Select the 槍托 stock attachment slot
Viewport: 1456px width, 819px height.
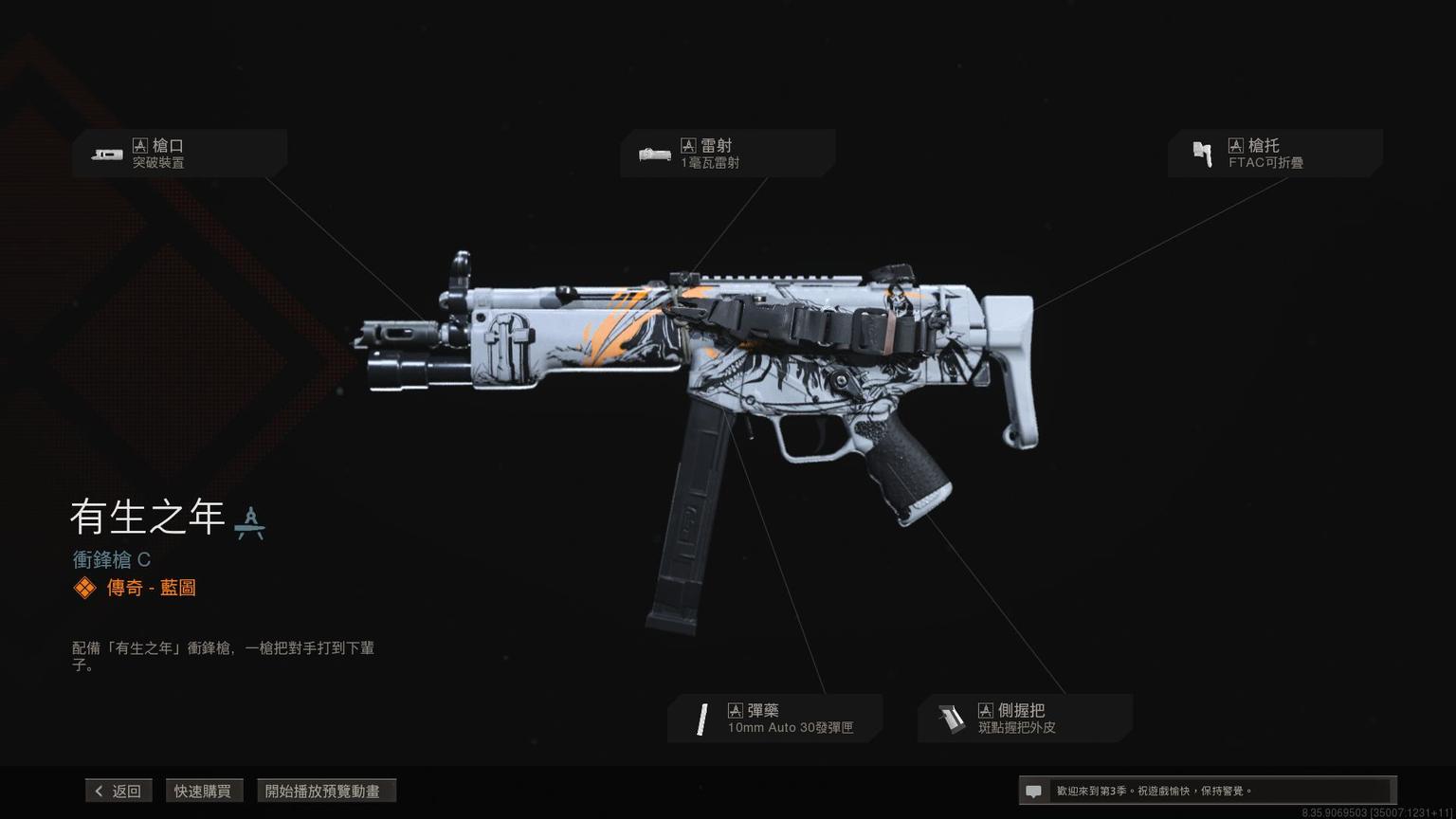(1274, 154)
